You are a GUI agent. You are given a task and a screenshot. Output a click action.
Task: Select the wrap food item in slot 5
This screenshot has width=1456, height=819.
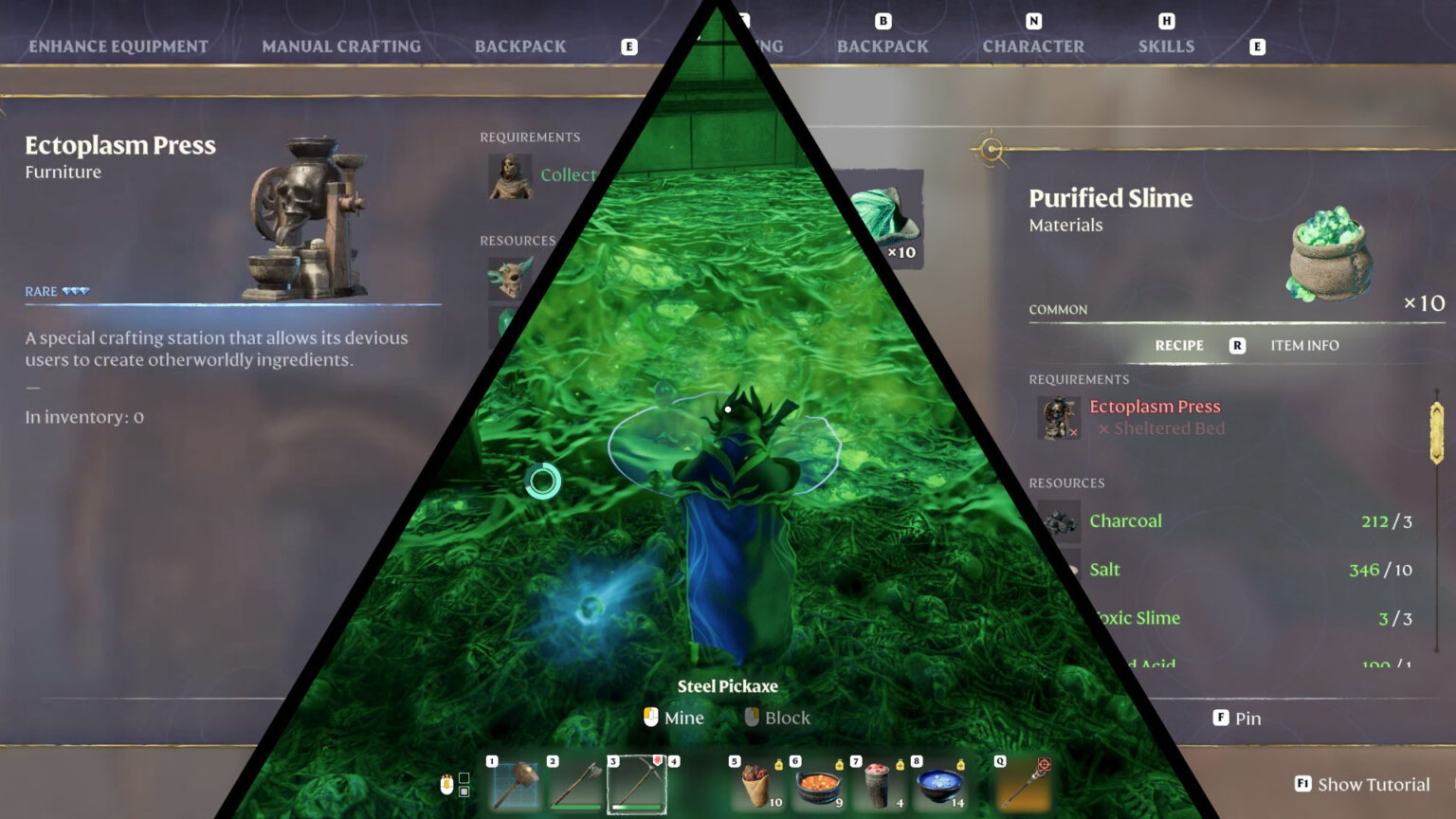757,783
